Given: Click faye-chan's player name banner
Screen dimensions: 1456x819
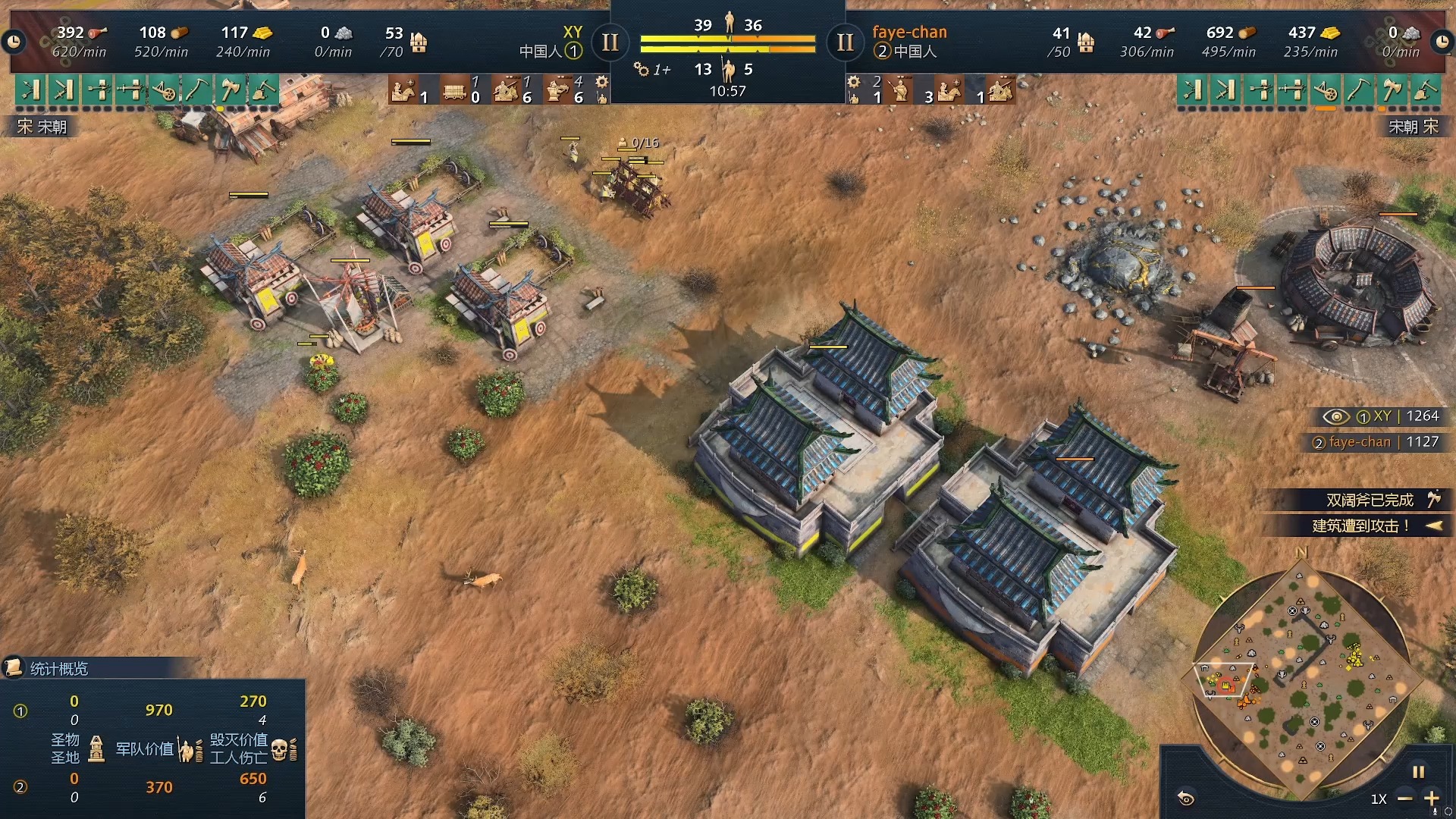Looking at the screenshot, I should point(909,32).
